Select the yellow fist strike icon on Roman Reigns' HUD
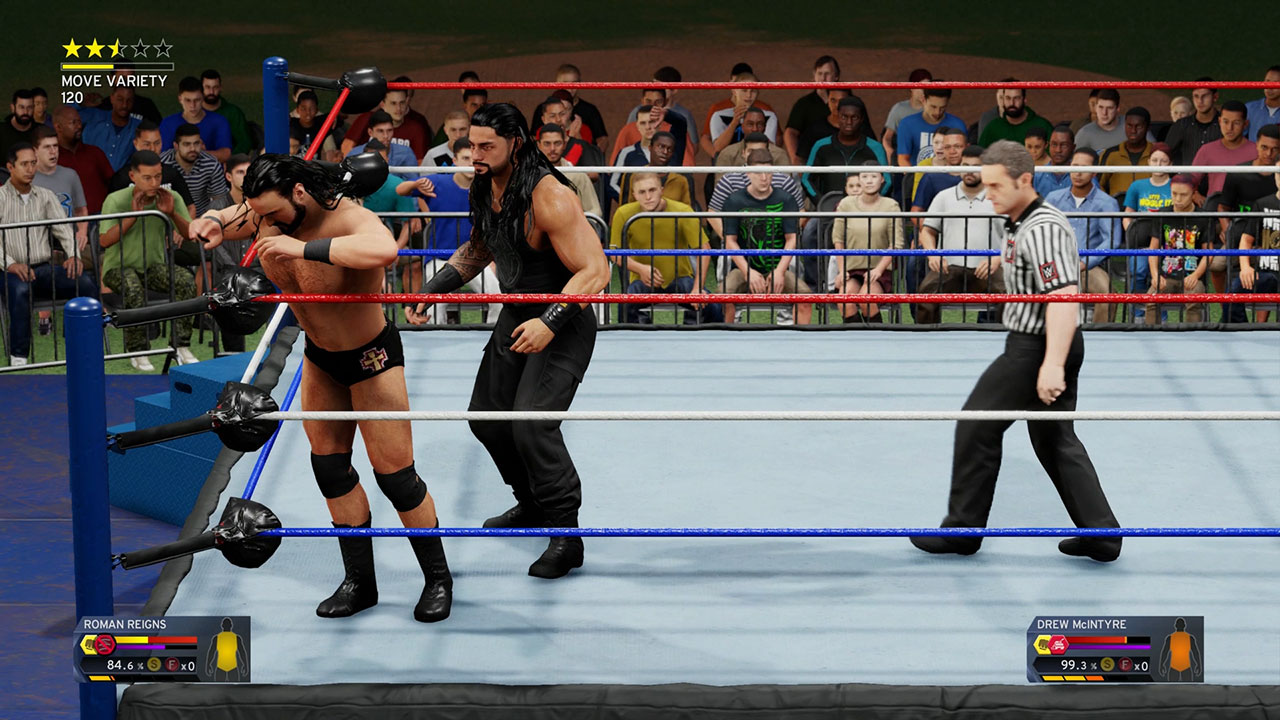 [x=89, y=644]
